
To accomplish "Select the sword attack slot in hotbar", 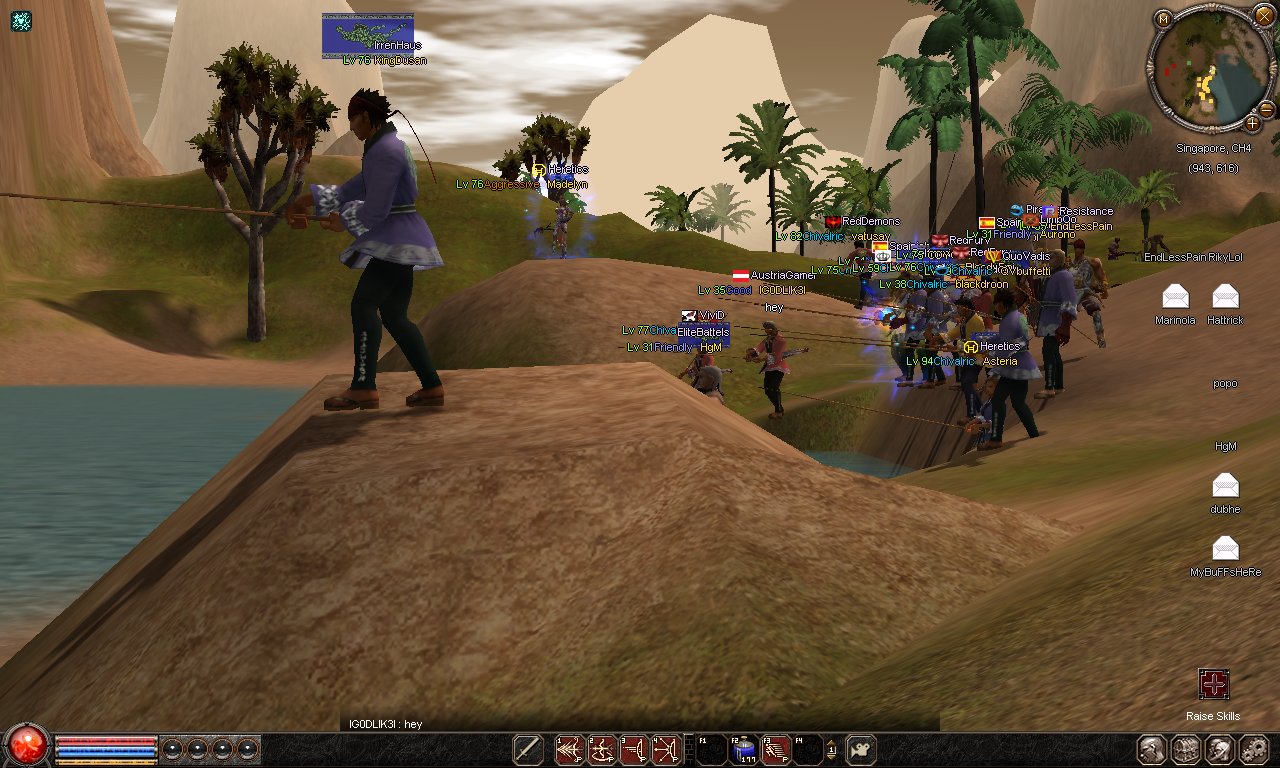I will point(528,749).
